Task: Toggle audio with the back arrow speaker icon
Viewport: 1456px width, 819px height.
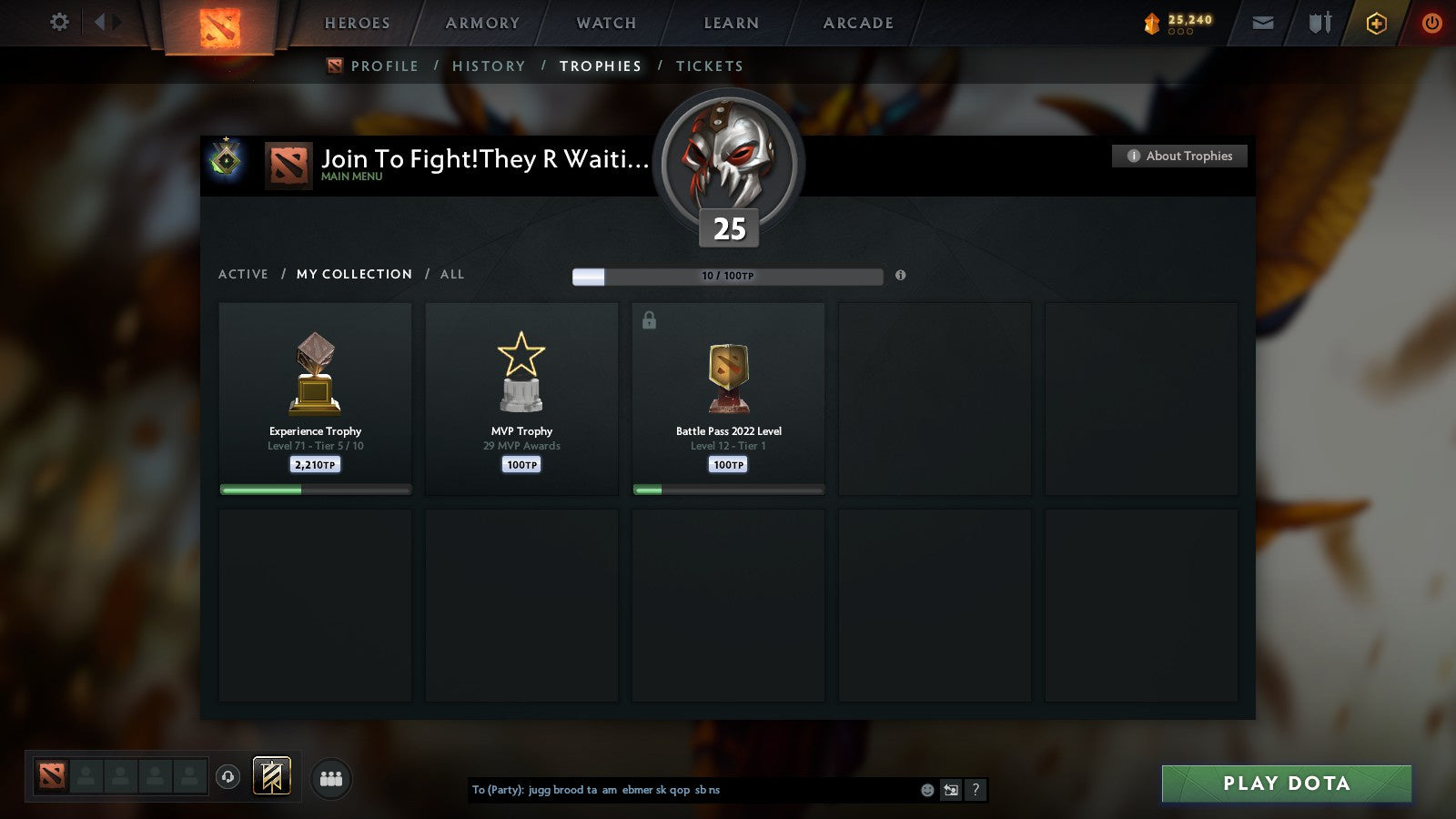Action: coord(951,791)
